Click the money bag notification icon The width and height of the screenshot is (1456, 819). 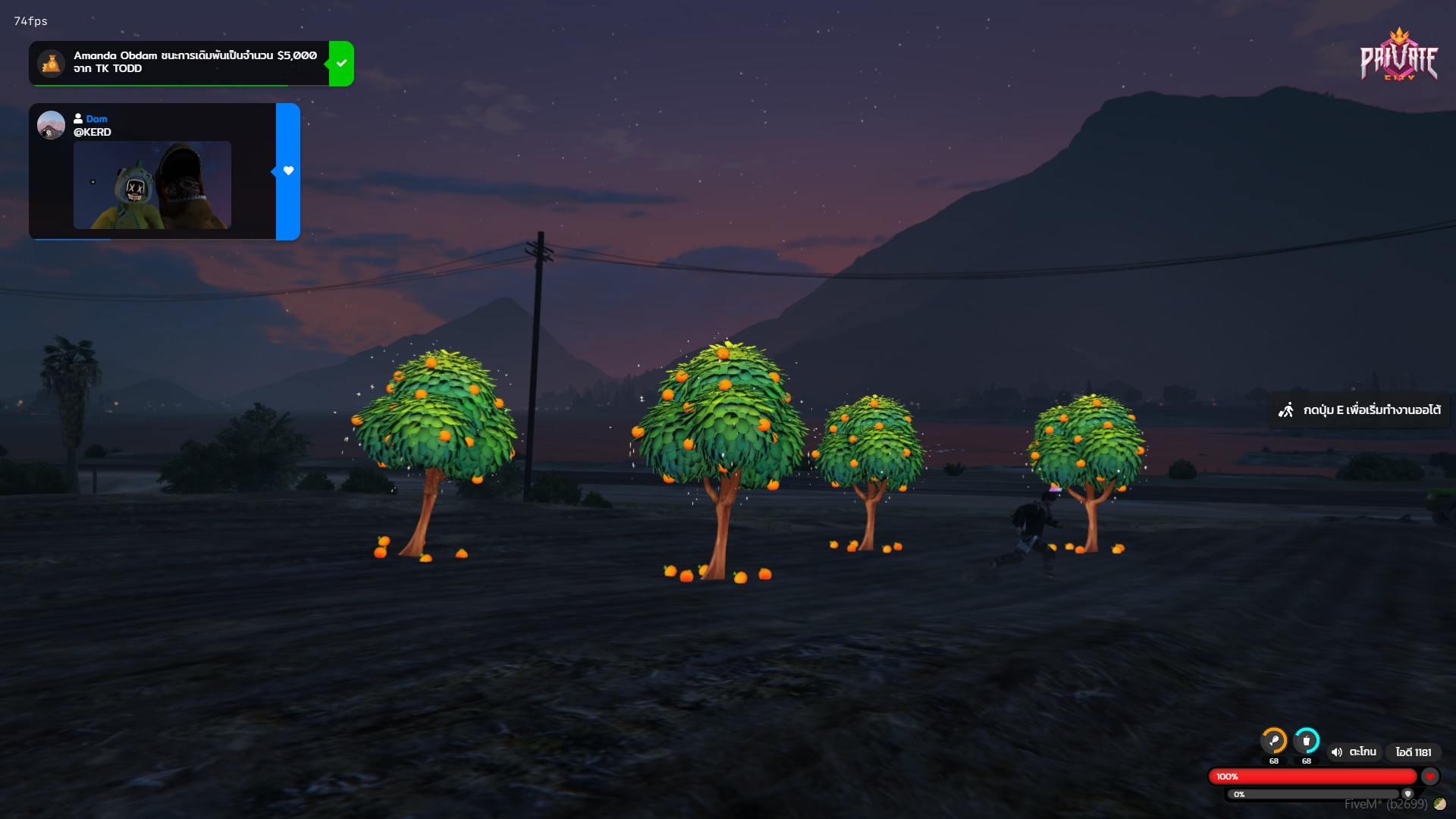coord(52,64)
